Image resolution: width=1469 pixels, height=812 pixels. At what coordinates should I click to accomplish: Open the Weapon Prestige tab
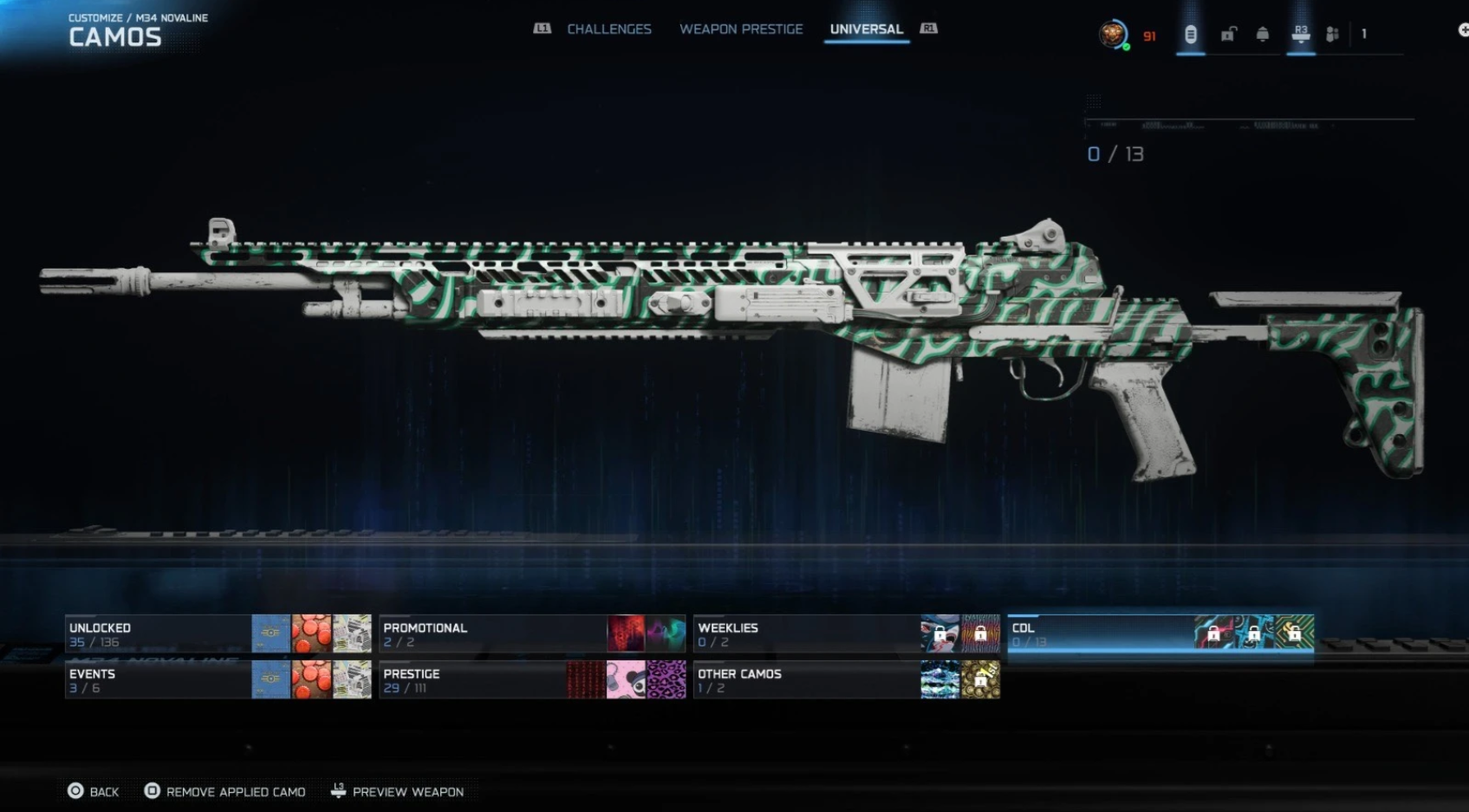[x=741, y=29]
